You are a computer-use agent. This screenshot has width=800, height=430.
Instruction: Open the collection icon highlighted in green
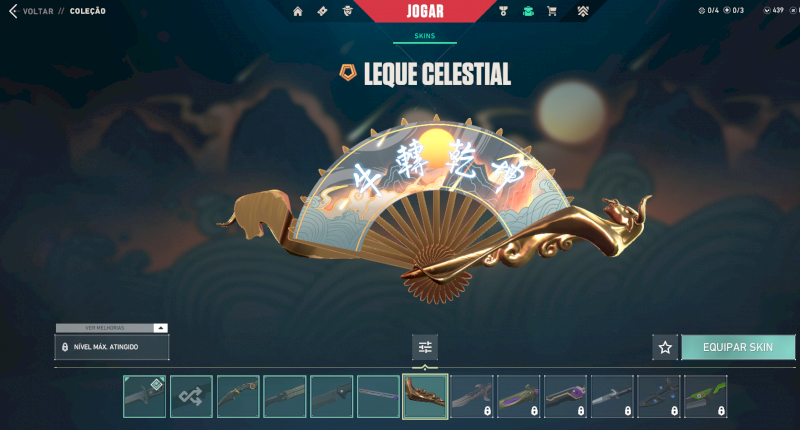coord(527,11)
